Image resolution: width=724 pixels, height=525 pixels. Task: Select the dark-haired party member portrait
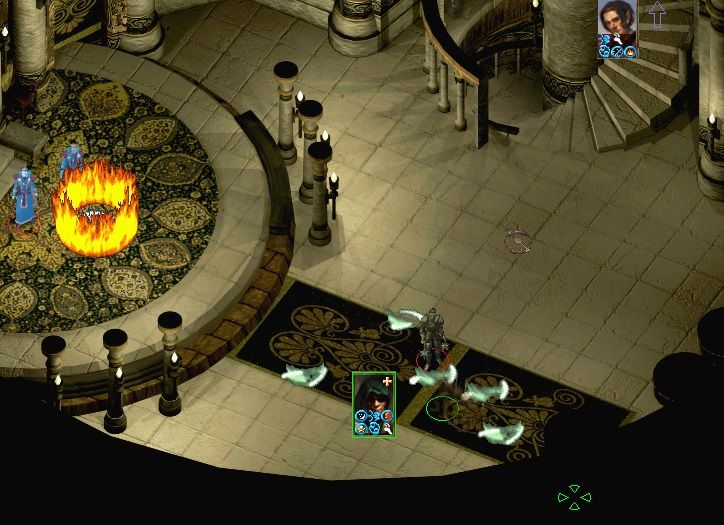tap(616, 21)
